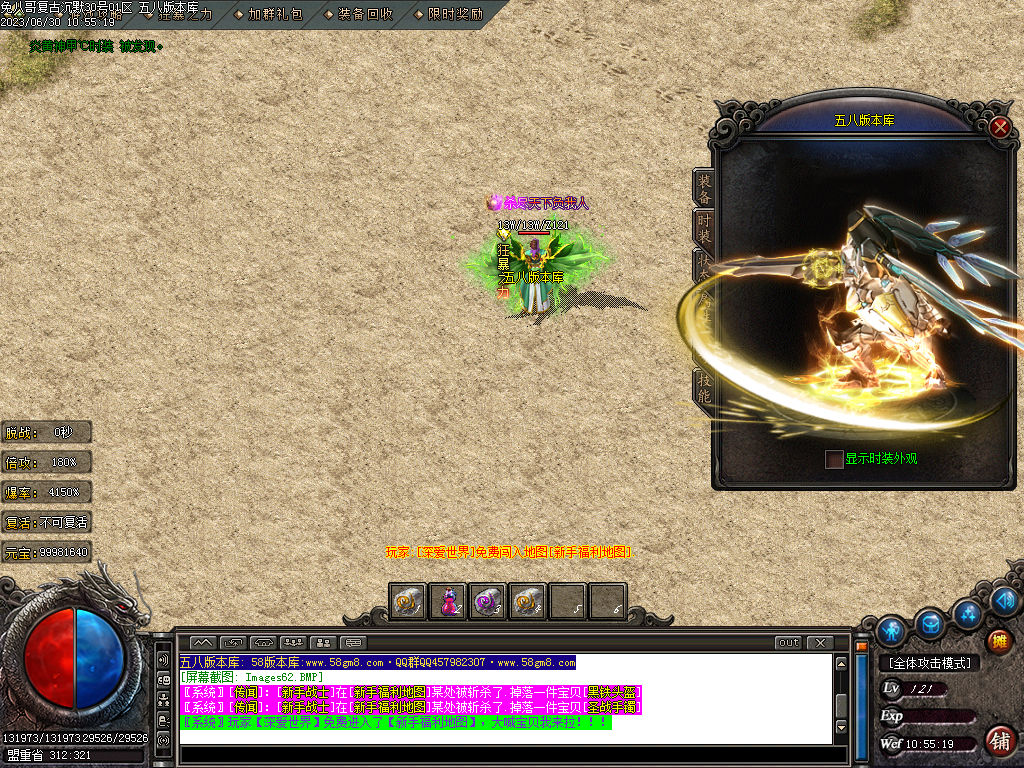Open the 加群礼包 gift menu

pos(274,15)
